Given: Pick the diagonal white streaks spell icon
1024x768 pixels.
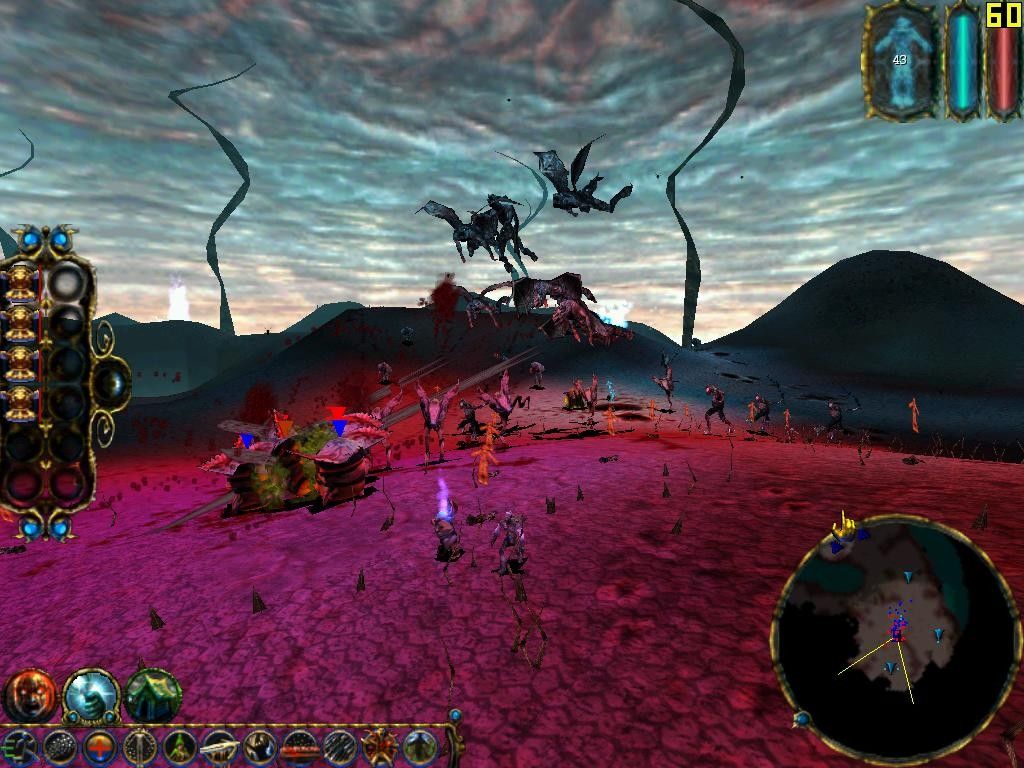Looking at the screenshot, I should coord(339,747).
